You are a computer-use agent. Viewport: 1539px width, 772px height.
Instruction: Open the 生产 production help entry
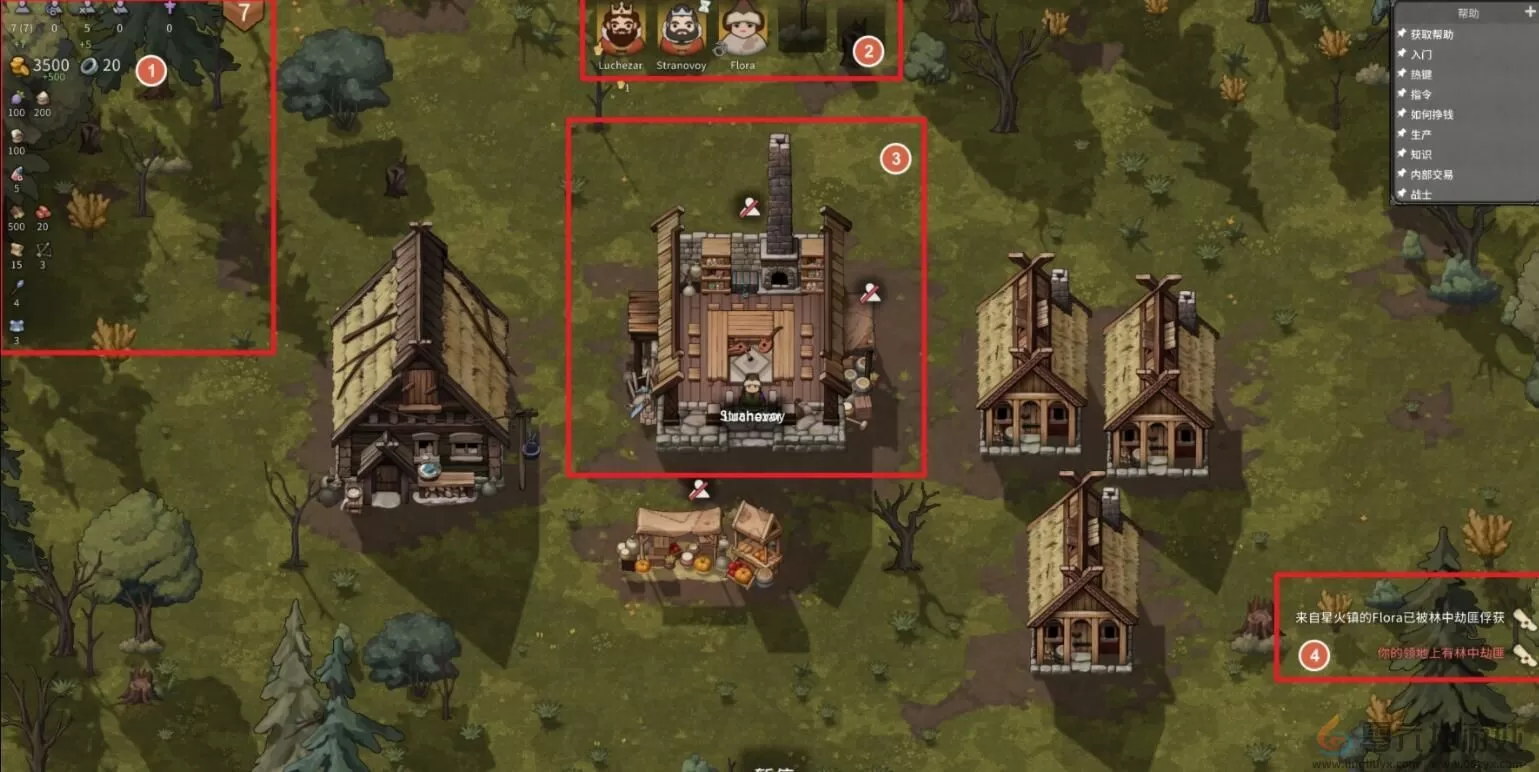(x=1421, y=134)
